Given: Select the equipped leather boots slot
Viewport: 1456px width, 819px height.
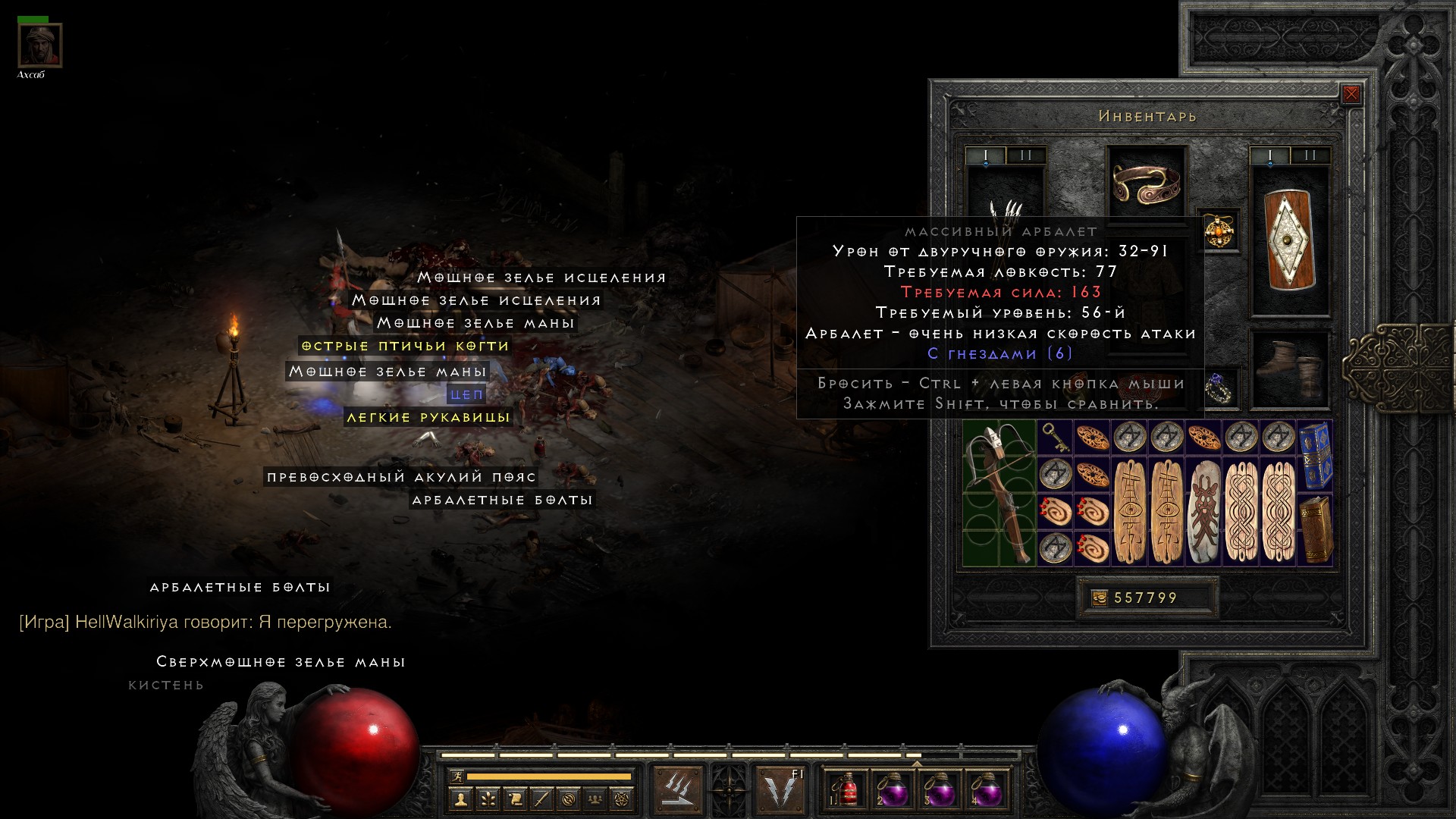Looking at the screenshot, I should pos(1289,369).
